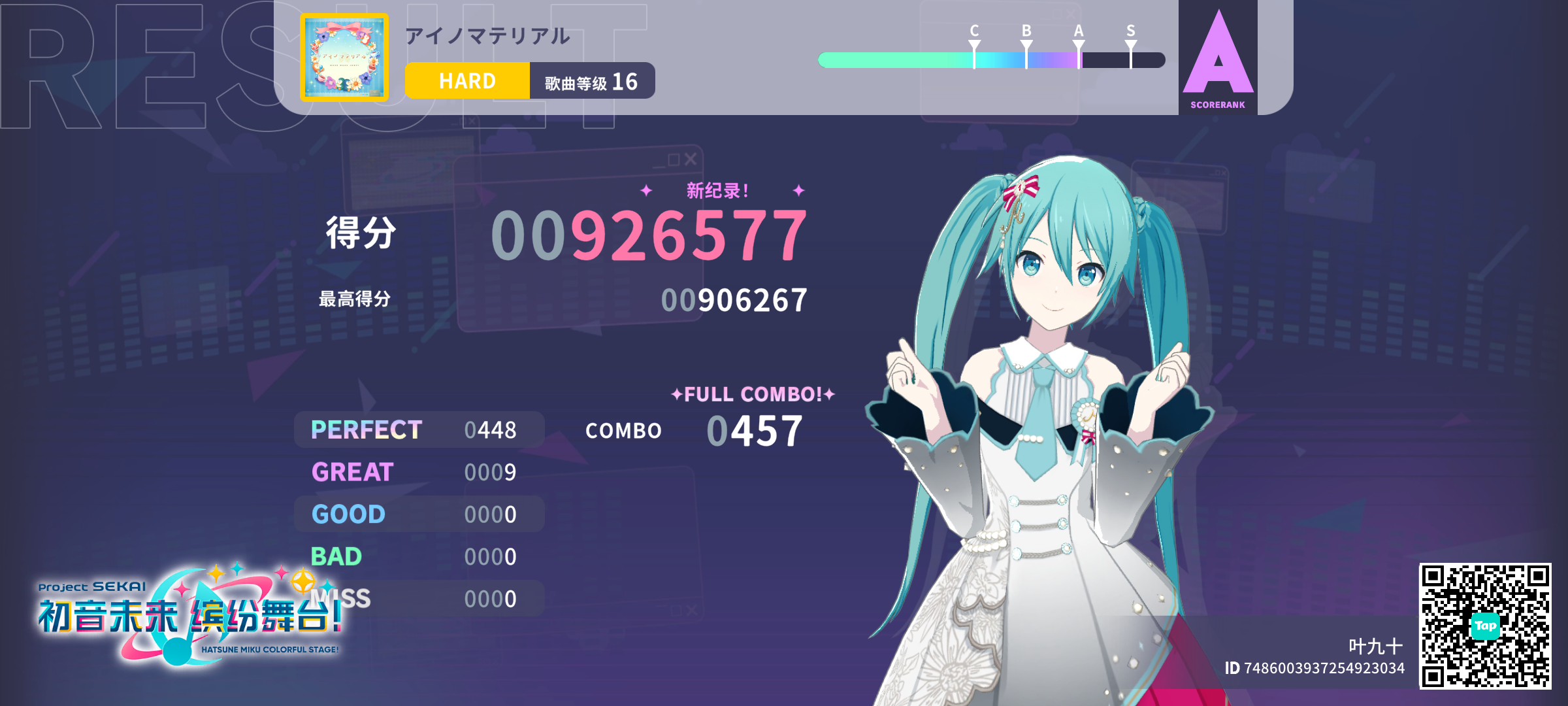Click the S rank marker on the gauge

click(x=1130, y=44)
